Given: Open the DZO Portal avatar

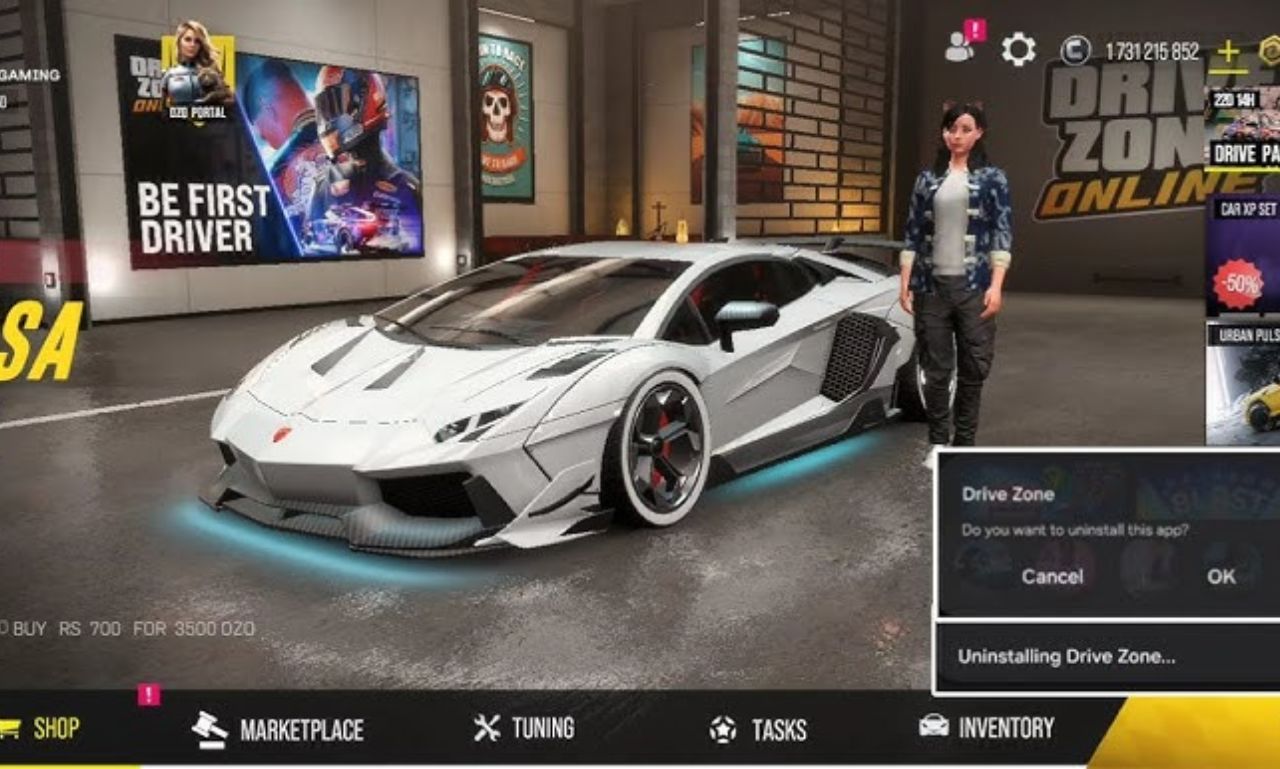Looking at the screenshot, I should coord(197,72).
